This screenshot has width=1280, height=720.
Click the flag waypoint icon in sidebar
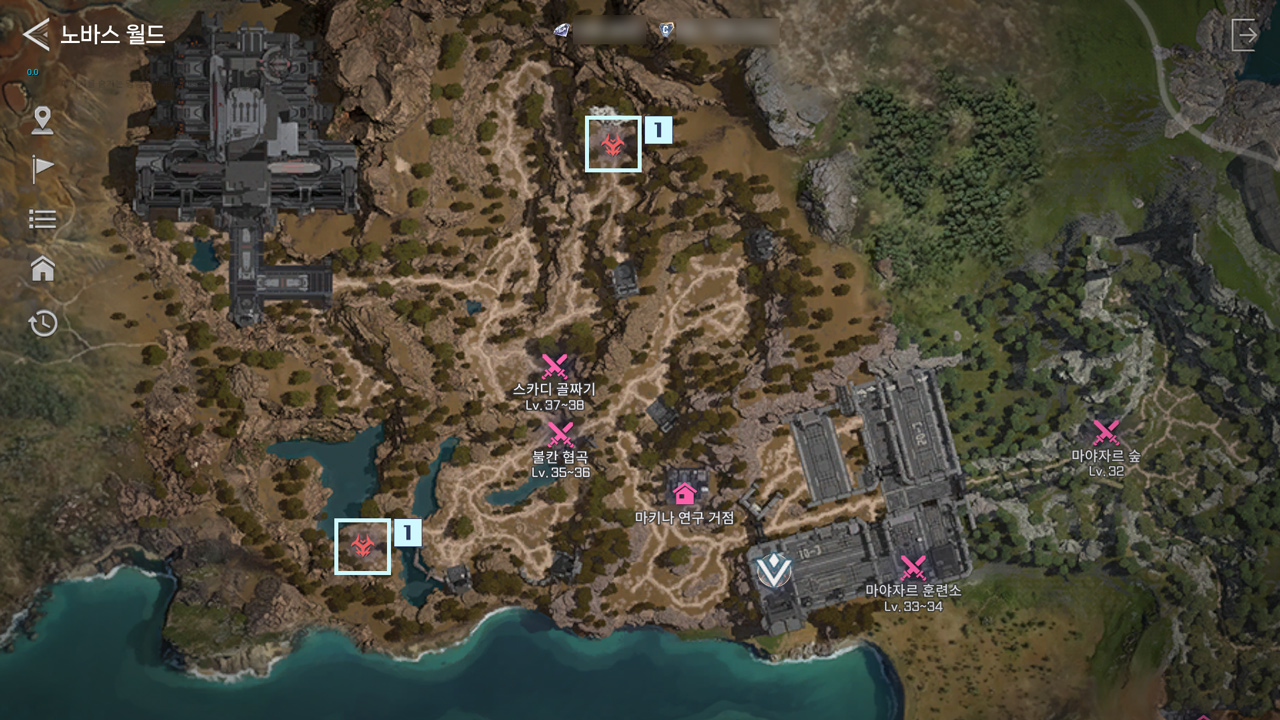(x=42, y=170)
